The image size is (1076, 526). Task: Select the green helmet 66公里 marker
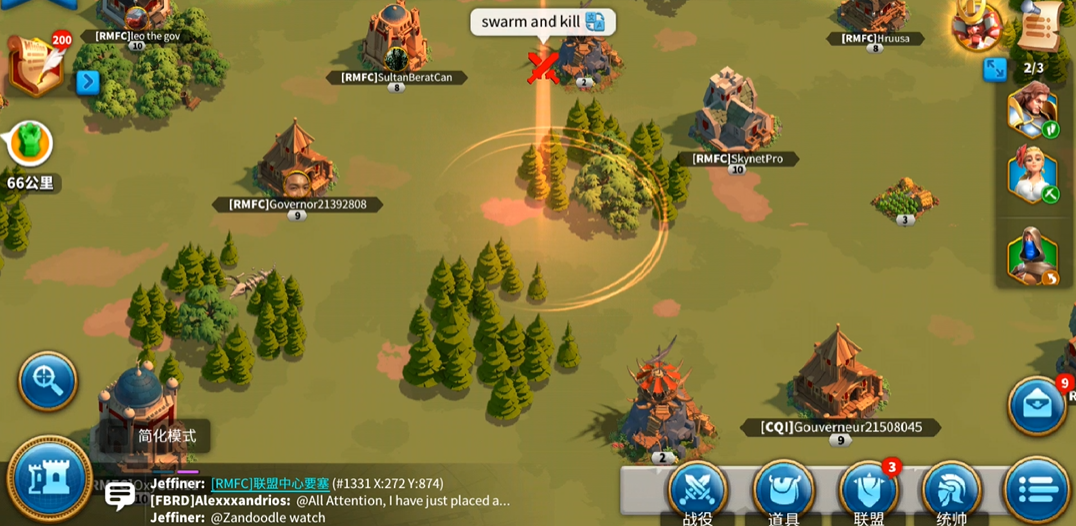(30, 144)
